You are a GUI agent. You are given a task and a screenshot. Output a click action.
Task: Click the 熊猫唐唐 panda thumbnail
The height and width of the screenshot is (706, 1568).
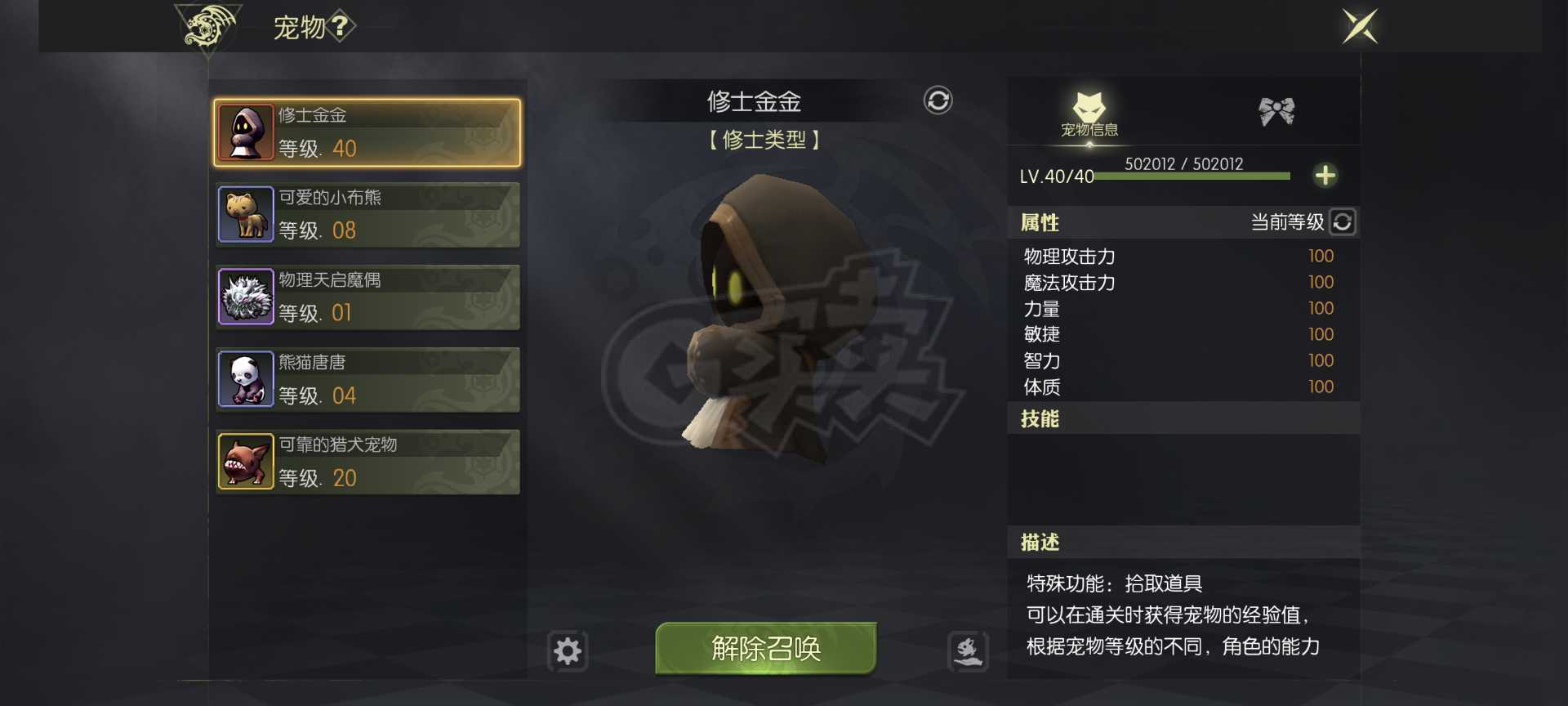244,379
